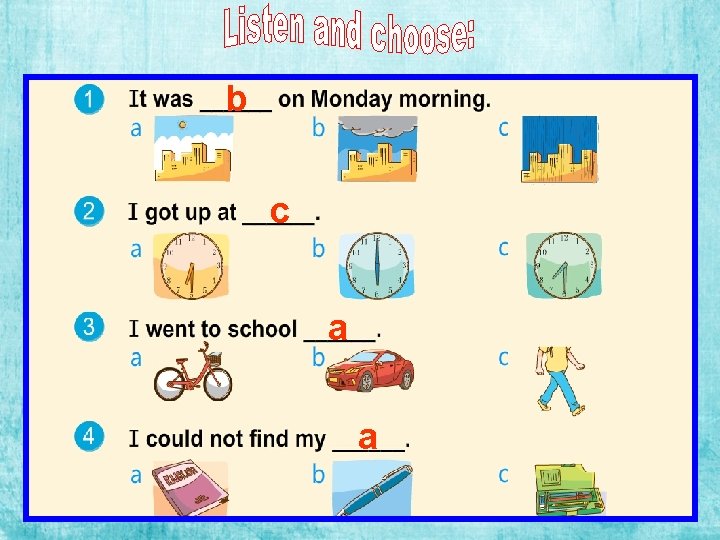Pick the rainy weather picture
Viewport: 720px width, 540px height.
559,150
